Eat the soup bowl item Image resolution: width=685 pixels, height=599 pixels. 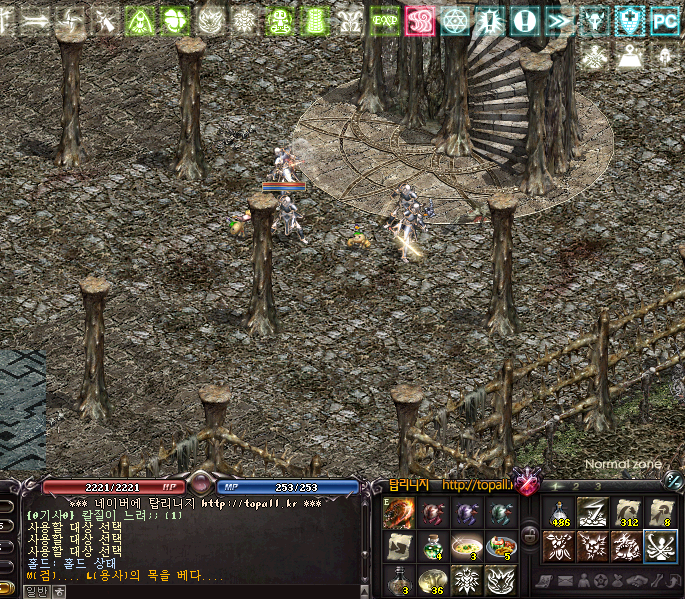point(466,547)
